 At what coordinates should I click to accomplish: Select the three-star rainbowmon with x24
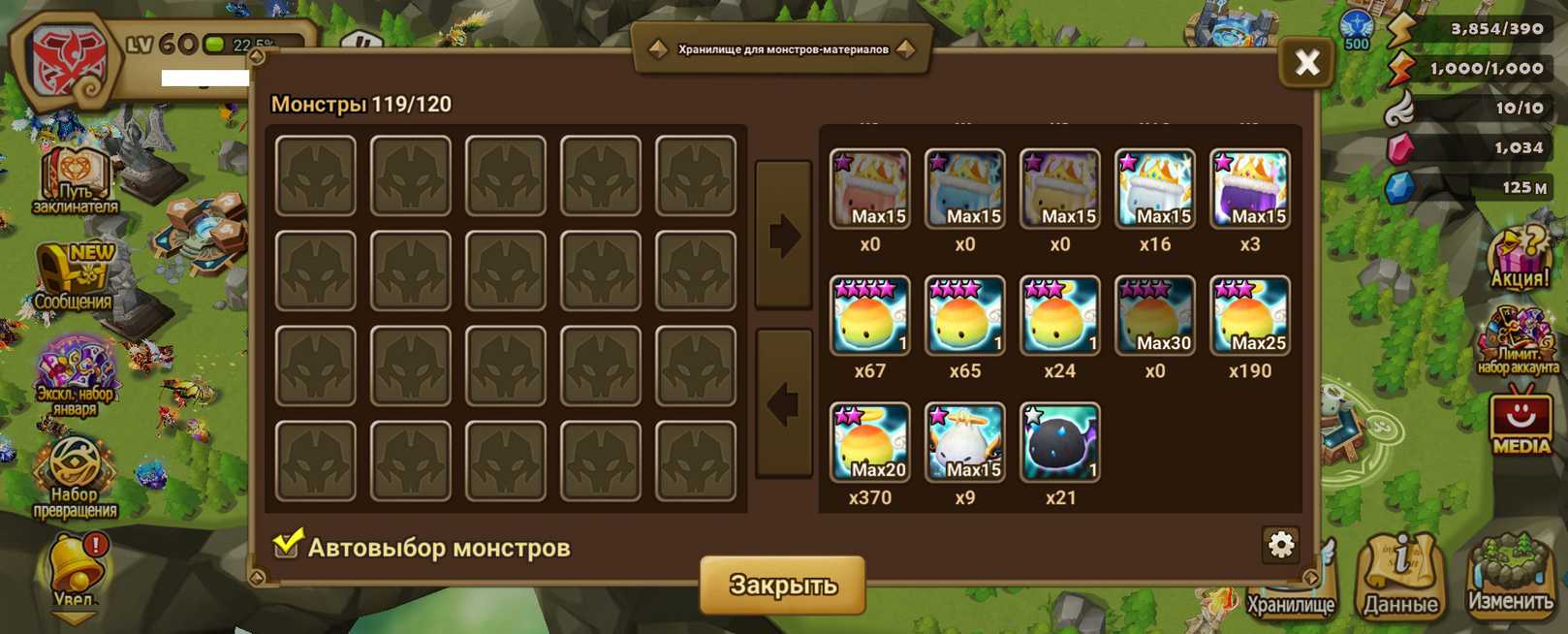(x=1059, y=315)
